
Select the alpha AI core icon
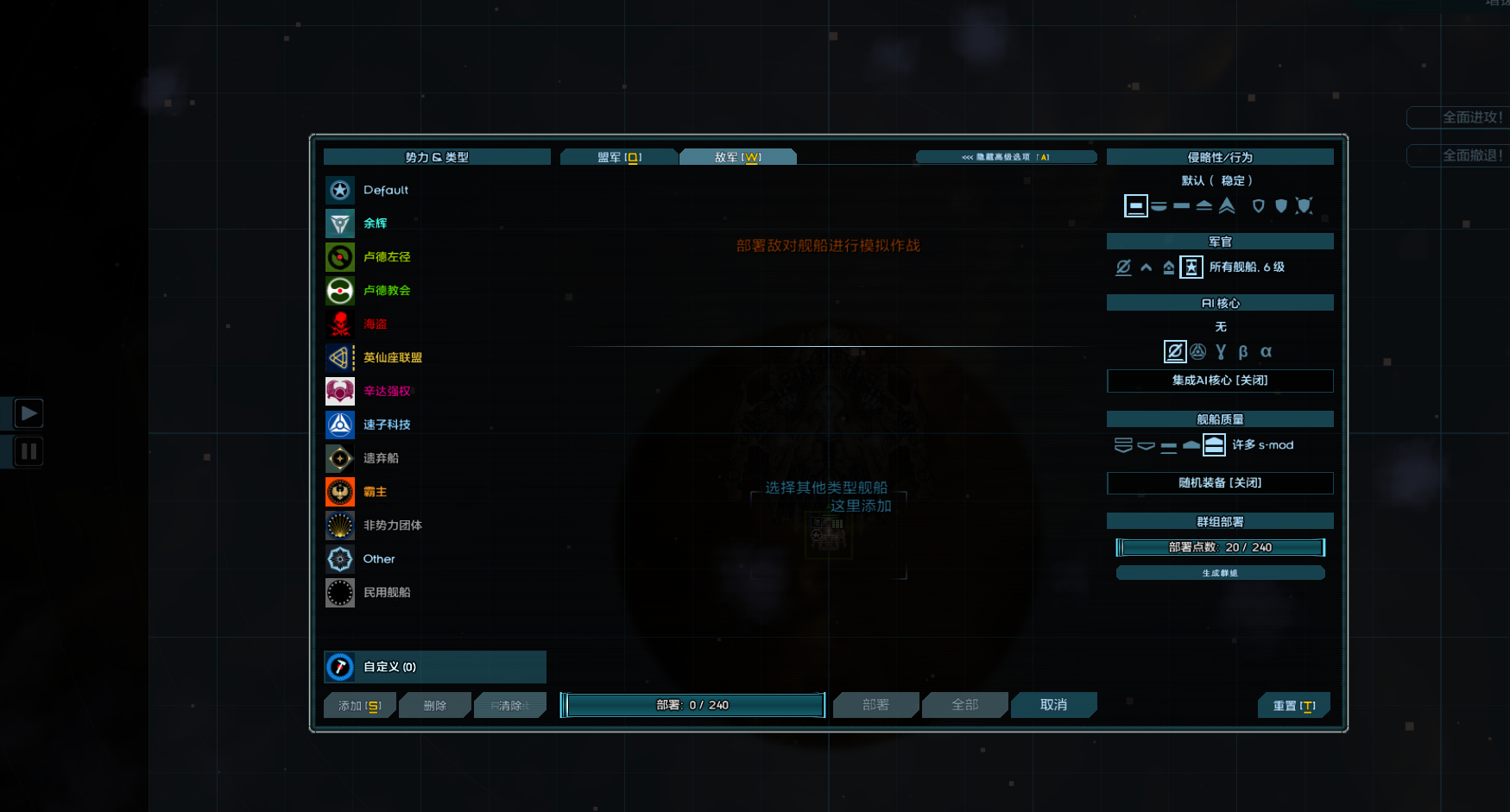(1266, 352)
